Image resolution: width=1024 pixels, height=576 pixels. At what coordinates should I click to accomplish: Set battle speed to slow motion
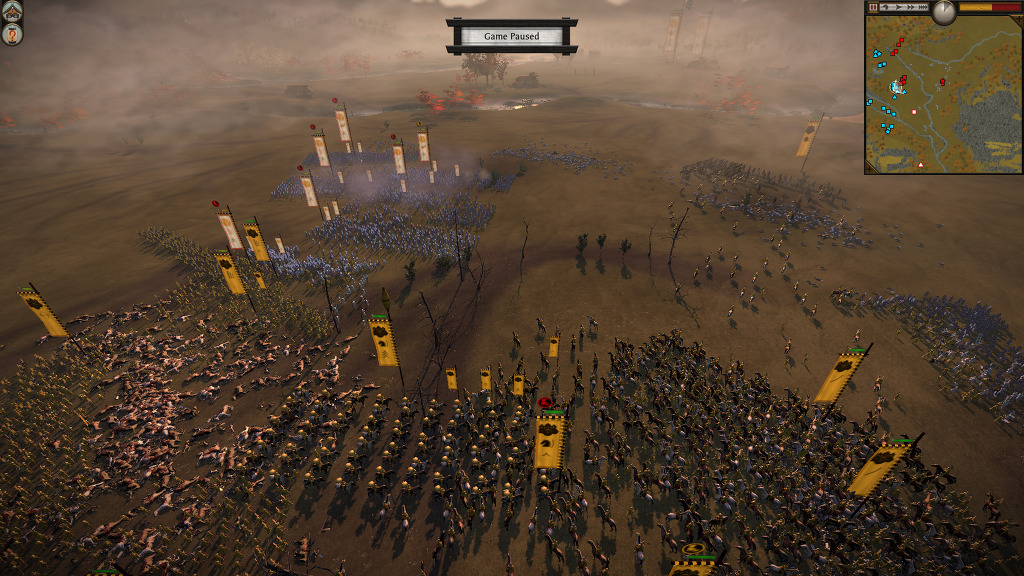(885, 7)
